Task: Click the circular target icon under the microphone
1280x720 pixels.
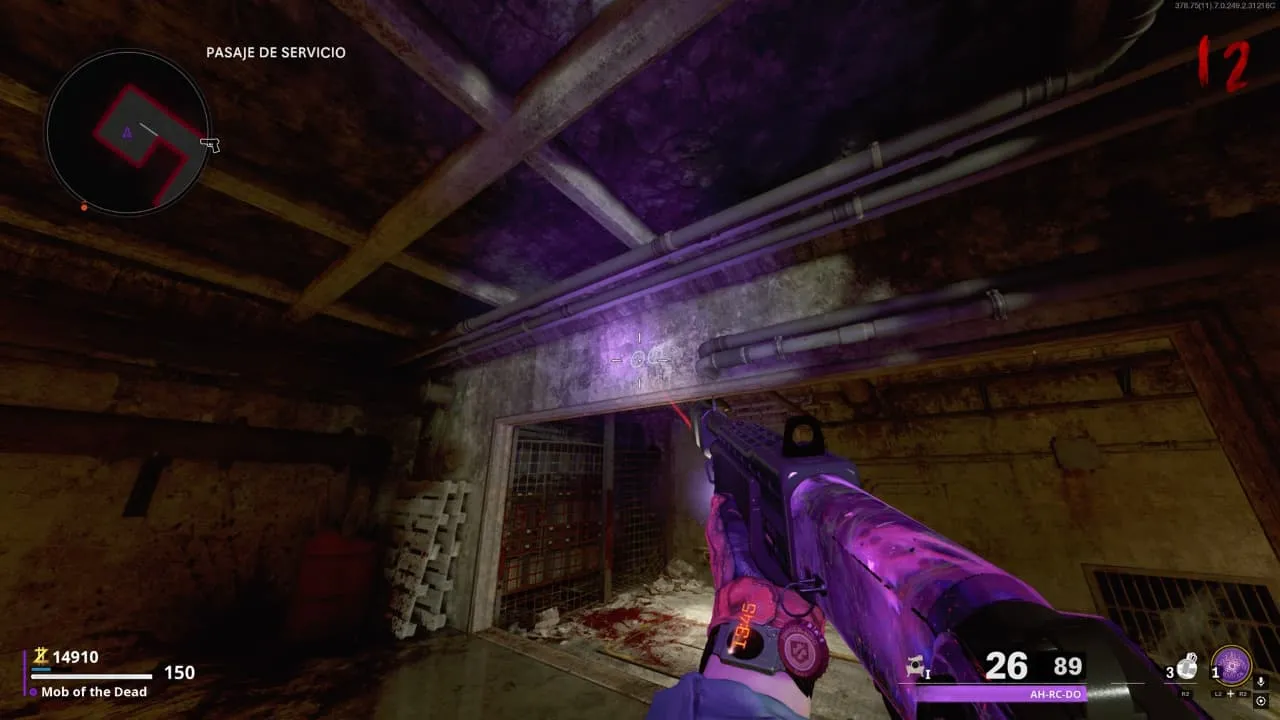Action: coord(1261,699)
